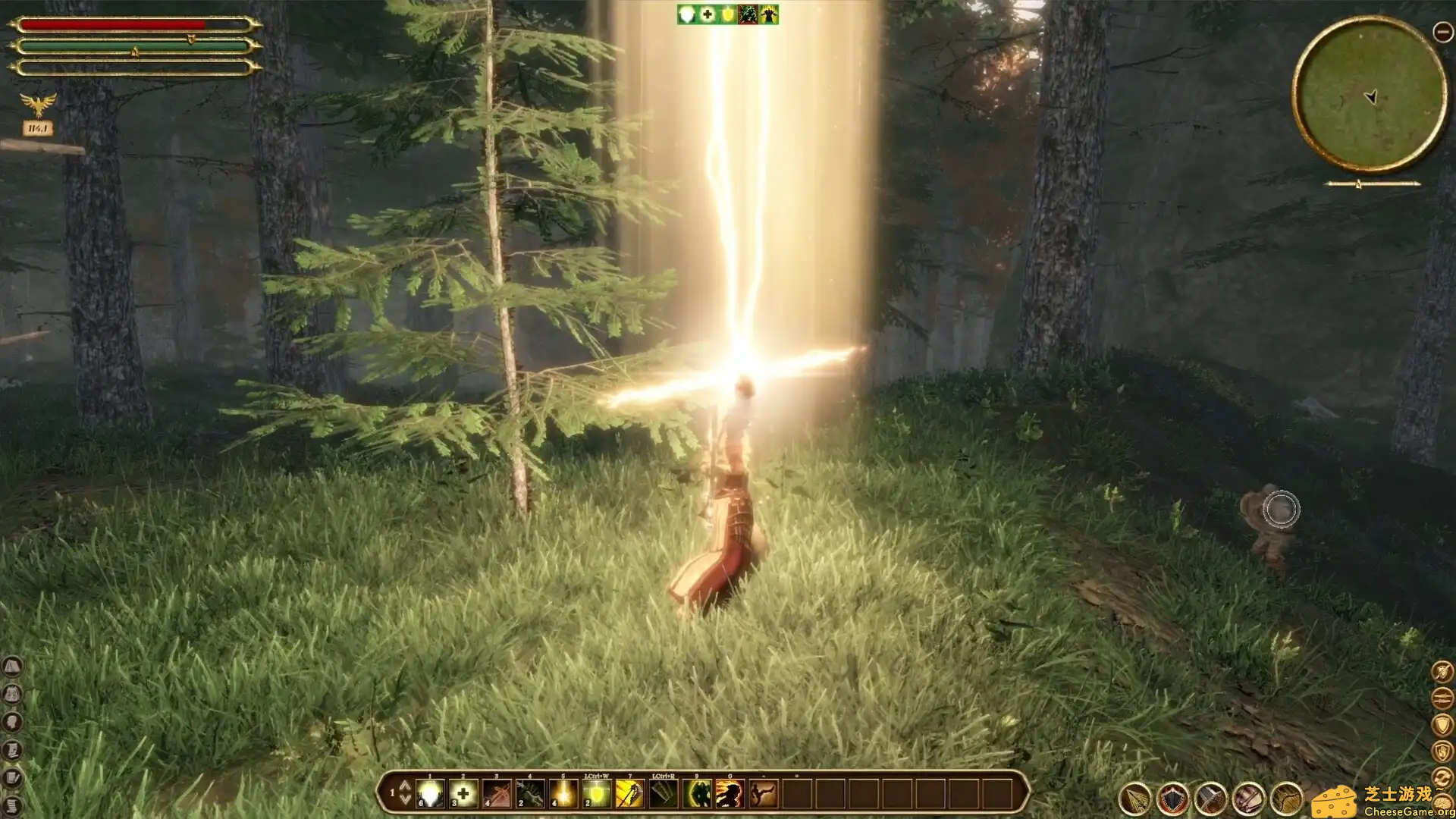This screenshot has width=1456, height=819.
Task: Switch hotbar page with the down arrow
Action: click(x=405, y=800)
